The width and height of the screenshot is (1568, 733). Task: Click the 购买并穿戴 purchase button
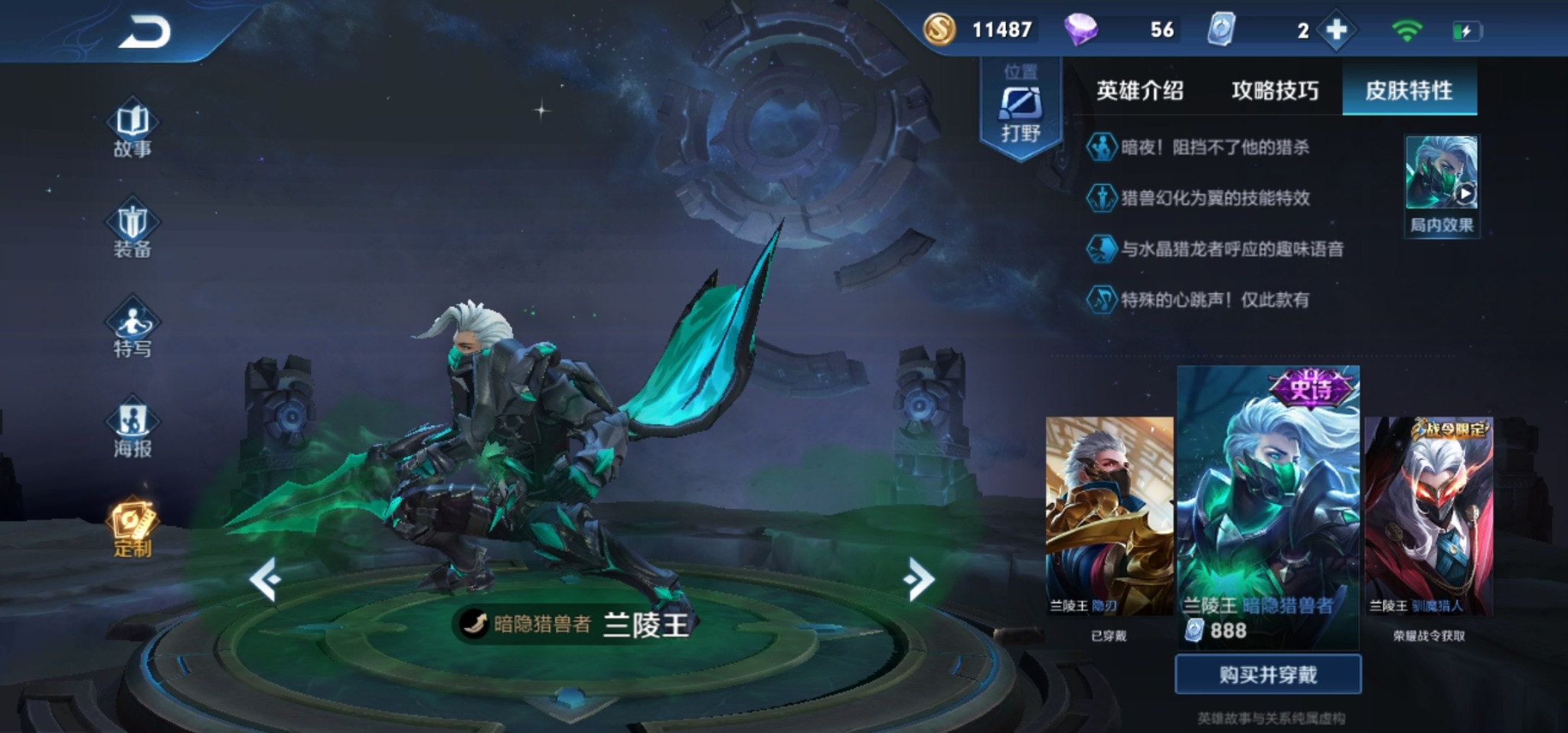[x=1268, y=674]
